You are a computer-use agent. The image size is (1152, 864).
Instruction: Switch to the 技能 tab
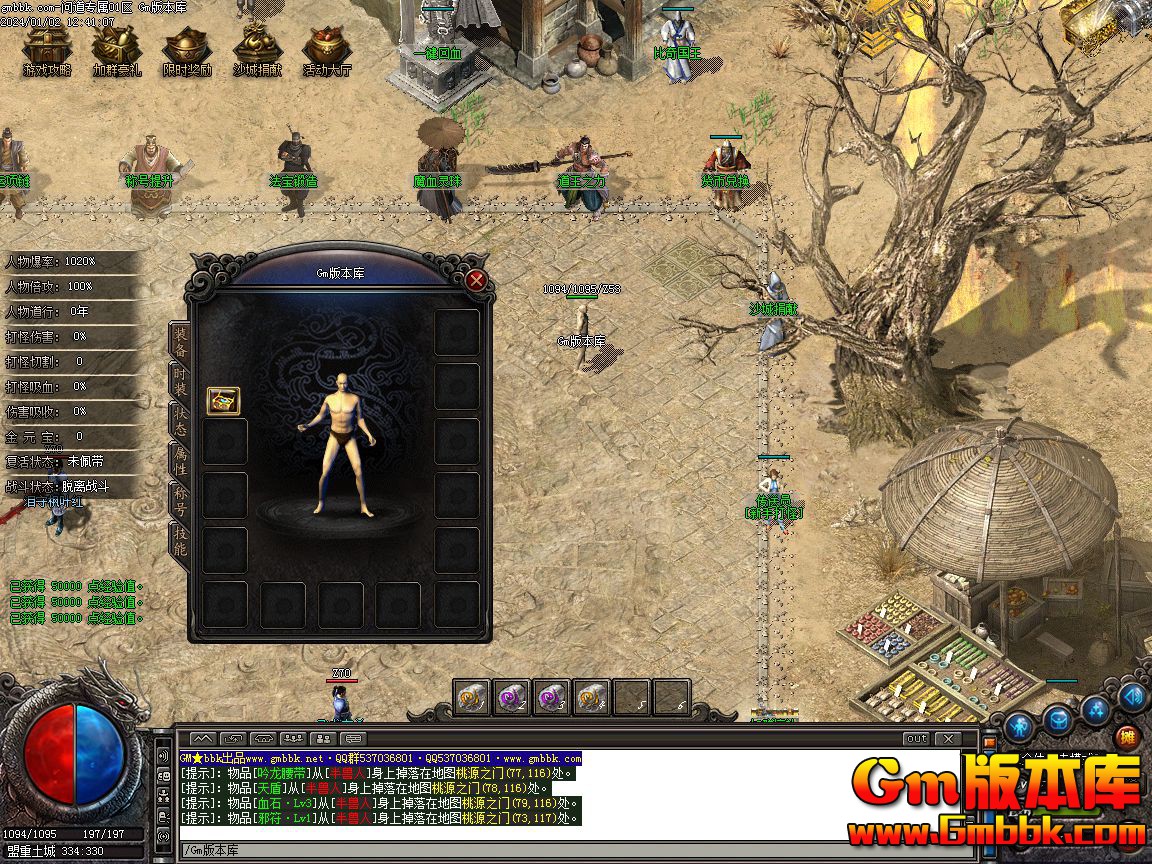coord(180,541)
